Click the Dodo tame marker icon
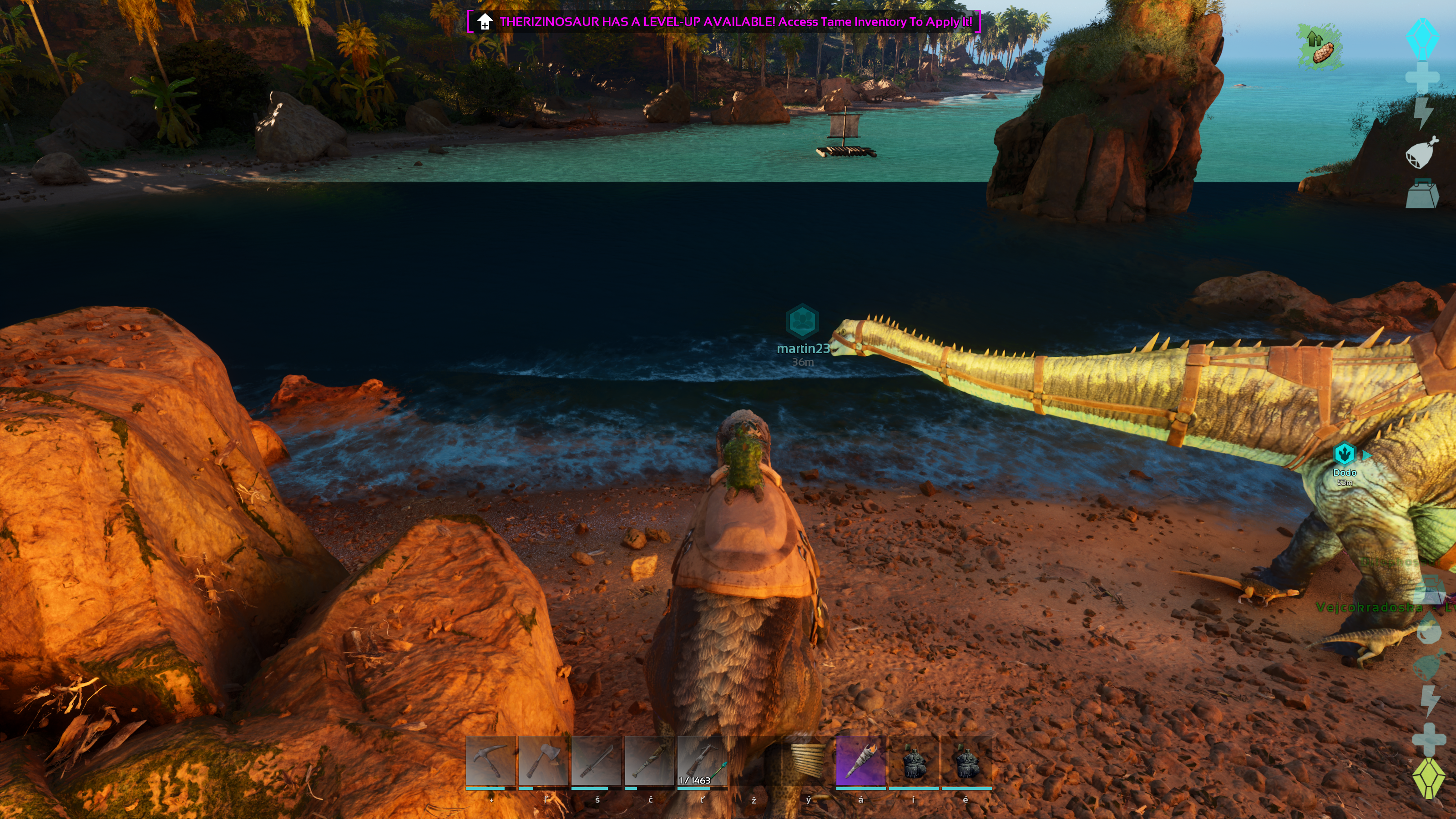 click(x=1344, y=453)
